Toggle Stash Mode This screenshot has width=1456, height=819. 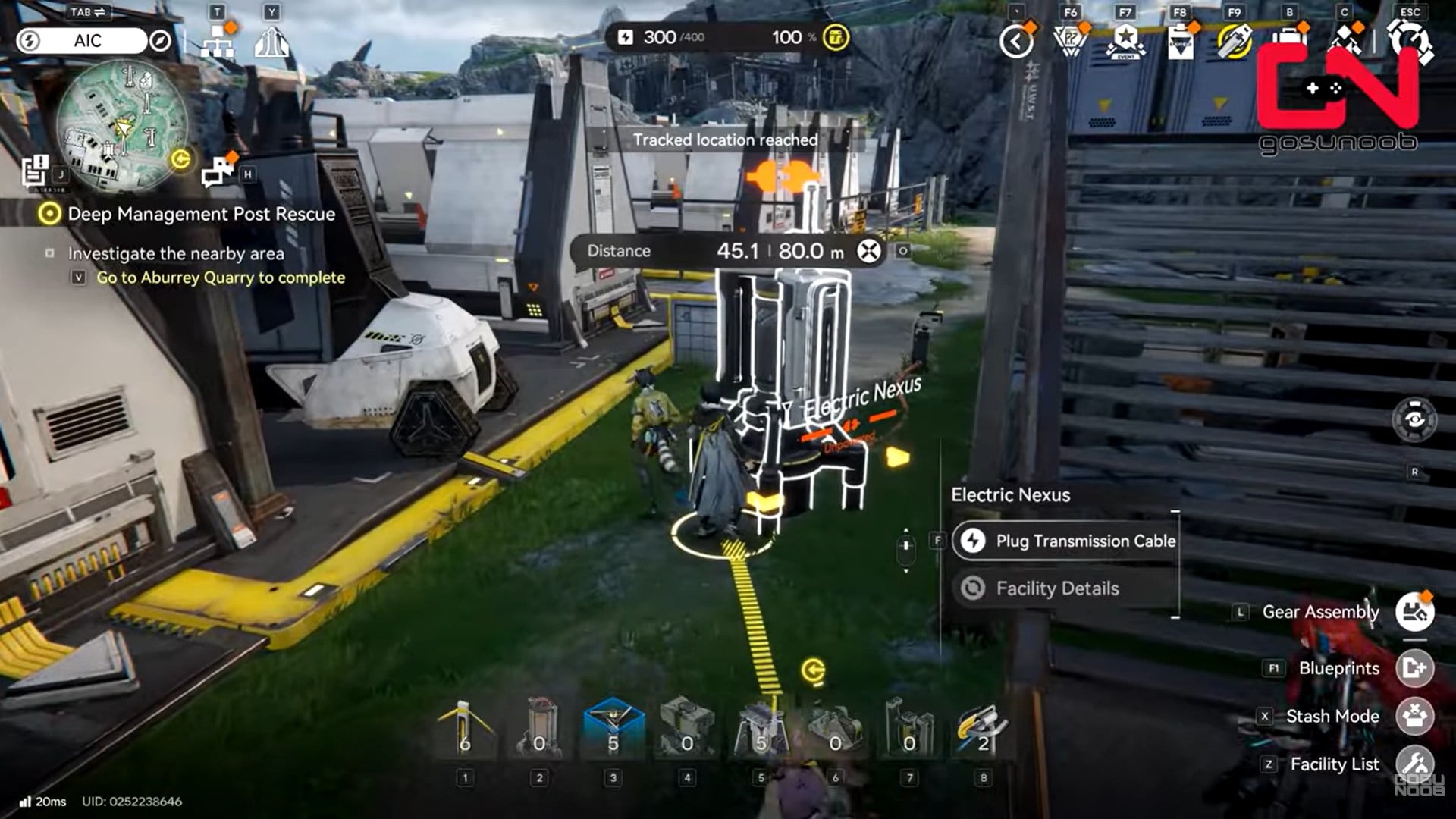[1414, 716]
